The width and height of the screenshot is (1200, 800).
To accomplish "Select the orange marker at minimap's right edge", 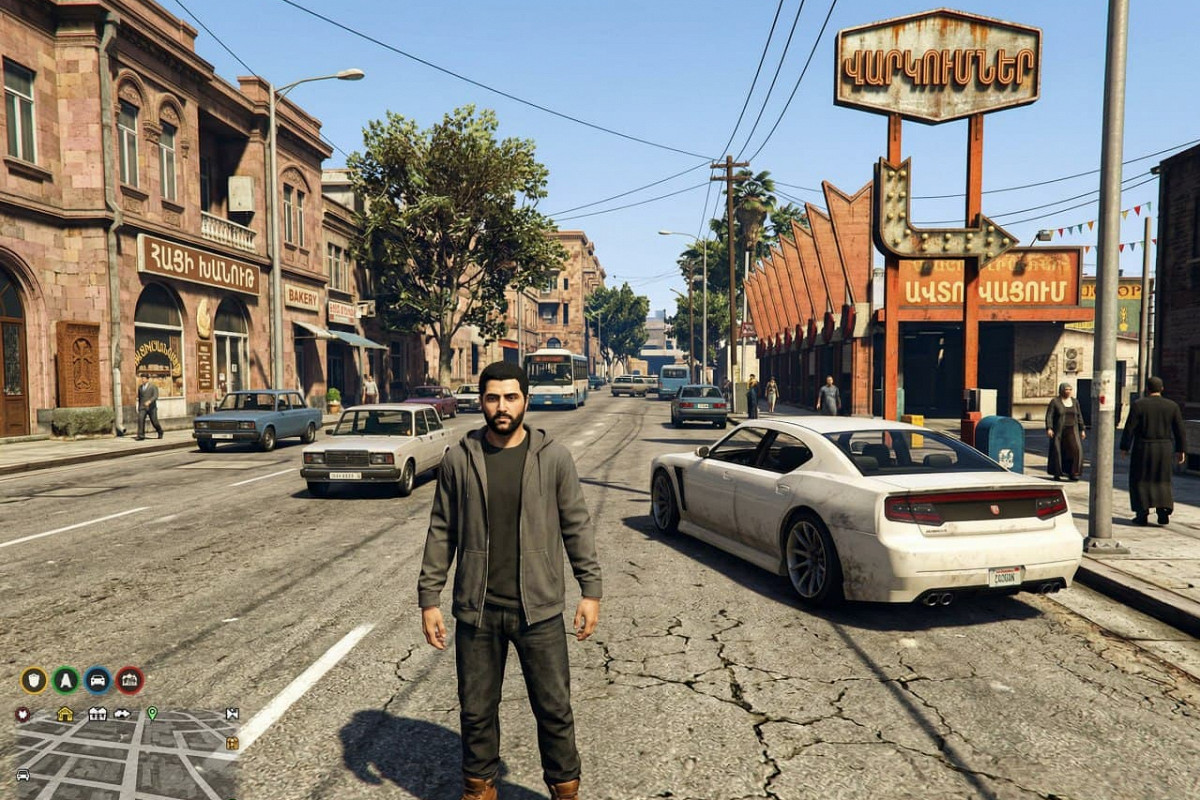I will [232, 743].
